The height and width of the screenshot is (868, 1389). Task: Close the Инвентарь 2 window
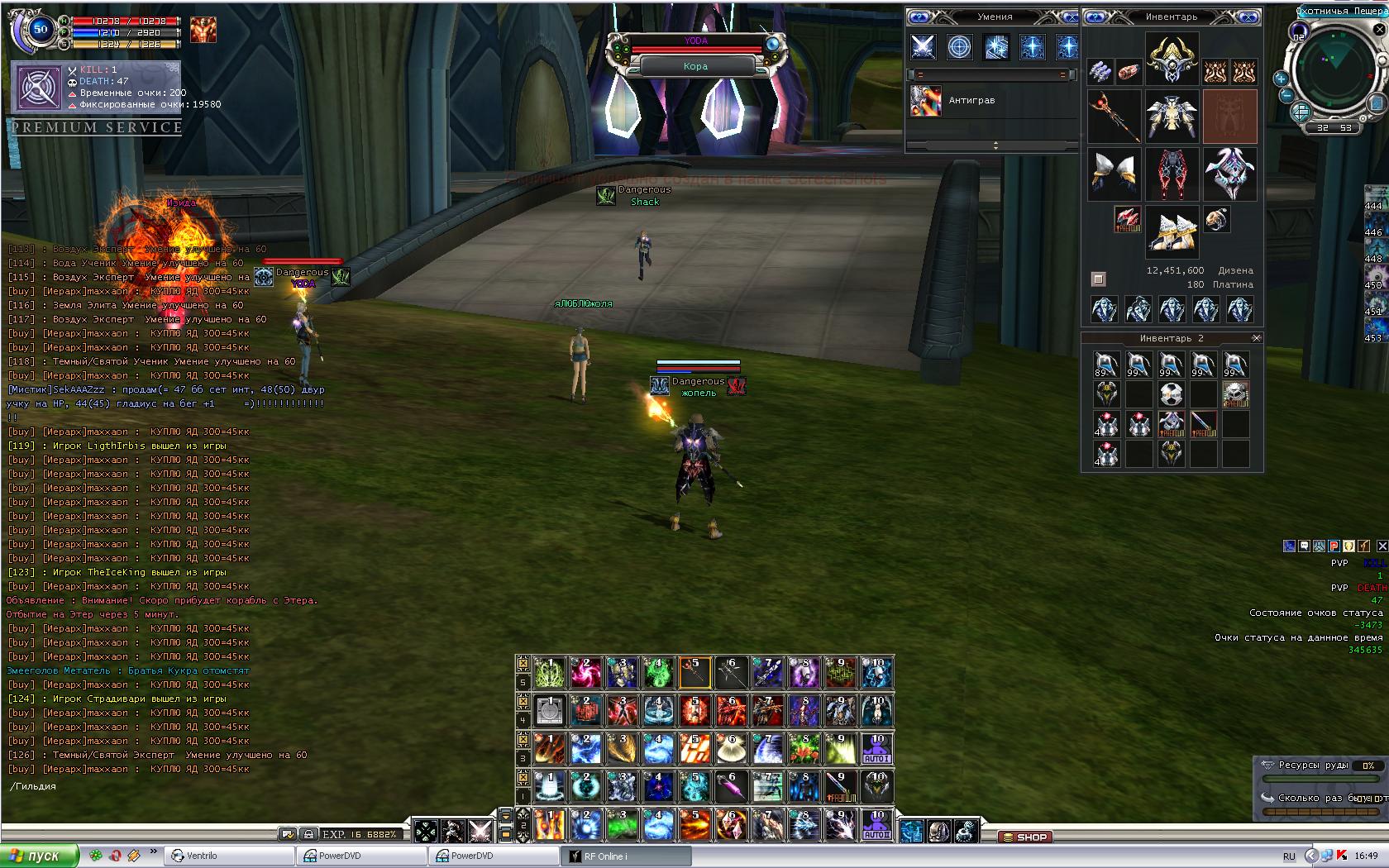(1256, 338)
